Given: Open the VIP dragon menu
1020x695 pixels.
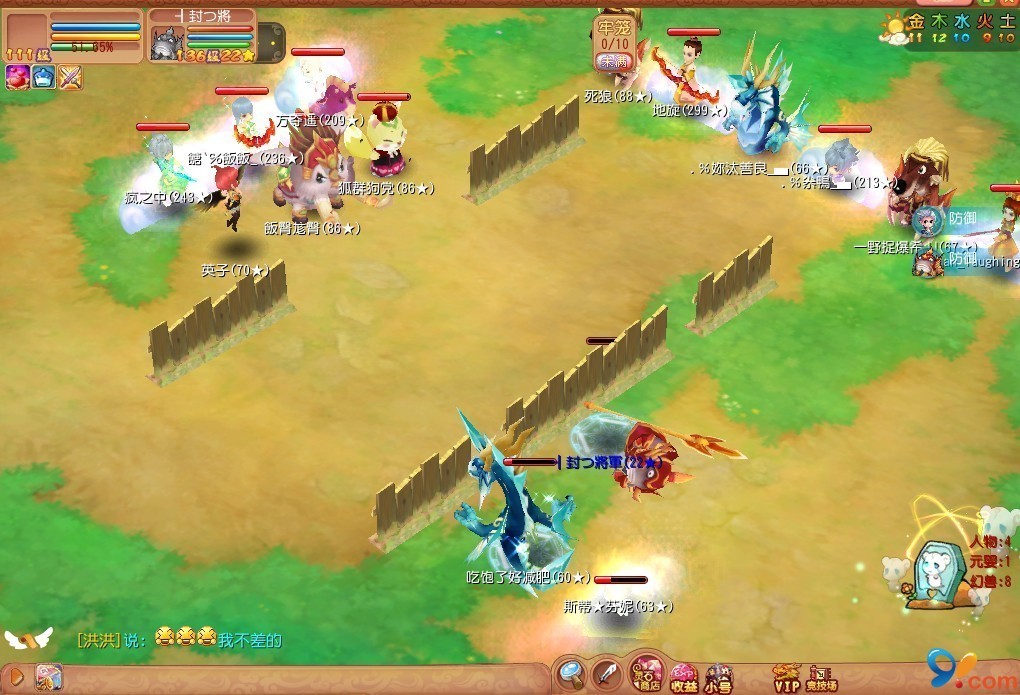Looking at the screenshot, I should [x=787, y=677].
